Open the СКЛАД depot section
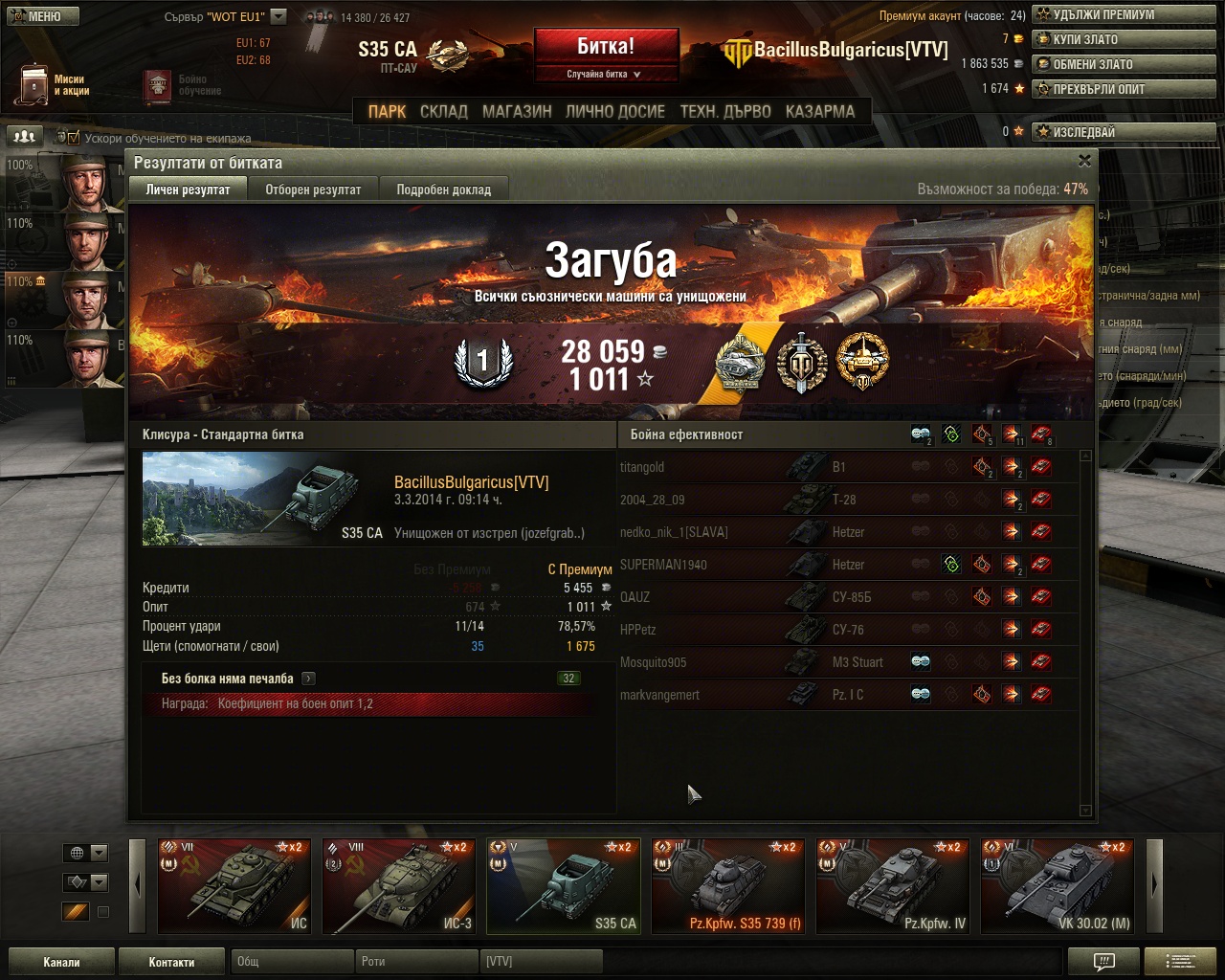Screen dimensions: 1225x980 tap(444, 111)
